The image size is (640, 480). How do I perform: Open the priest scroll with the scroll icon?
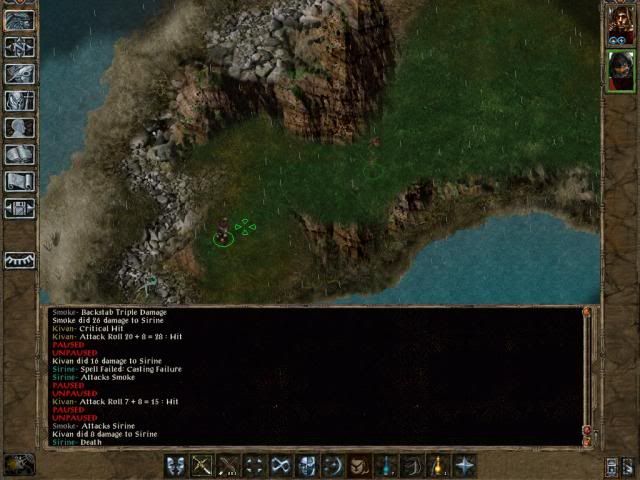20,182
